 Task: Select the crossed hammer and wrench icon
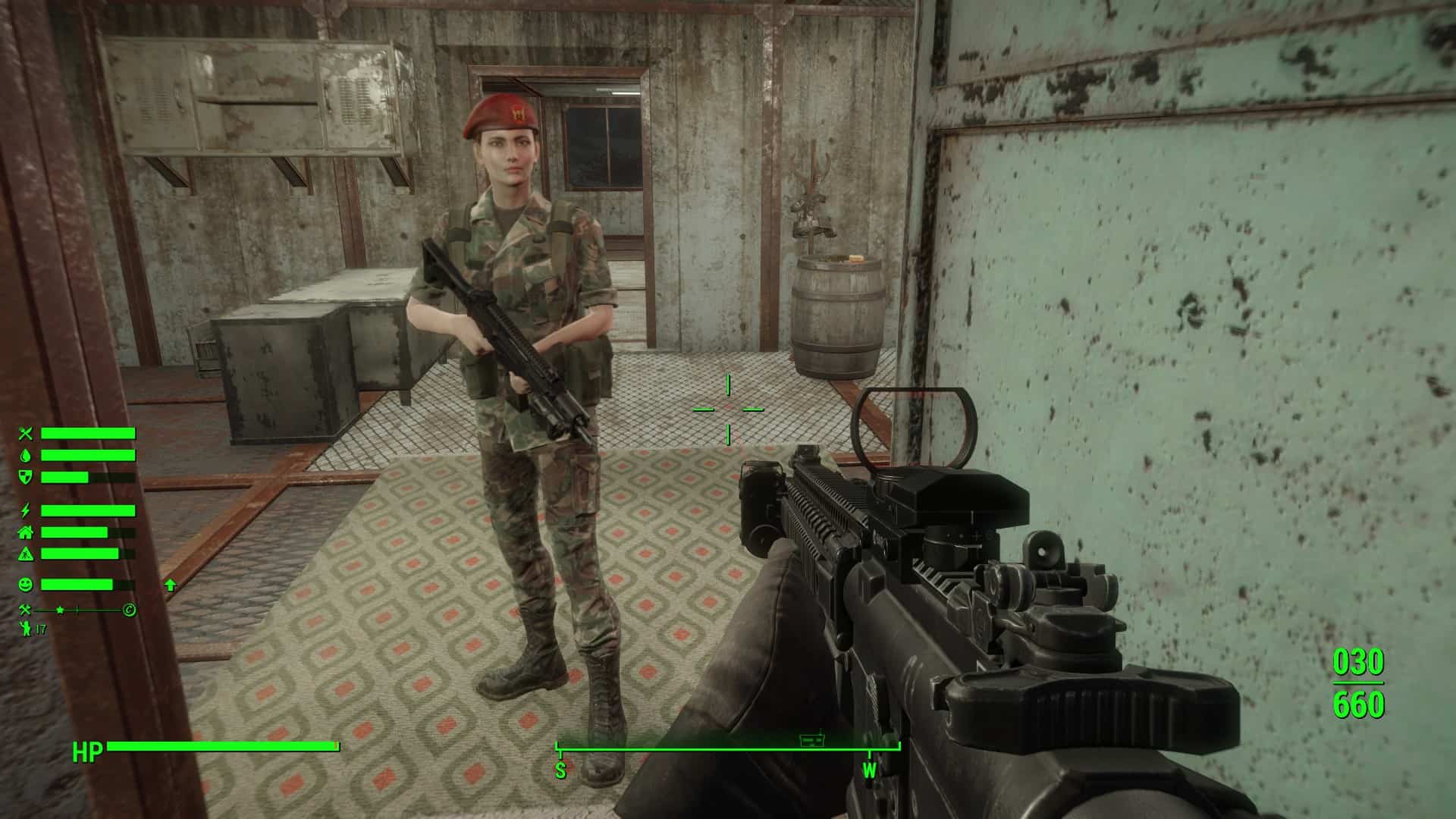(x=27, y=610)
